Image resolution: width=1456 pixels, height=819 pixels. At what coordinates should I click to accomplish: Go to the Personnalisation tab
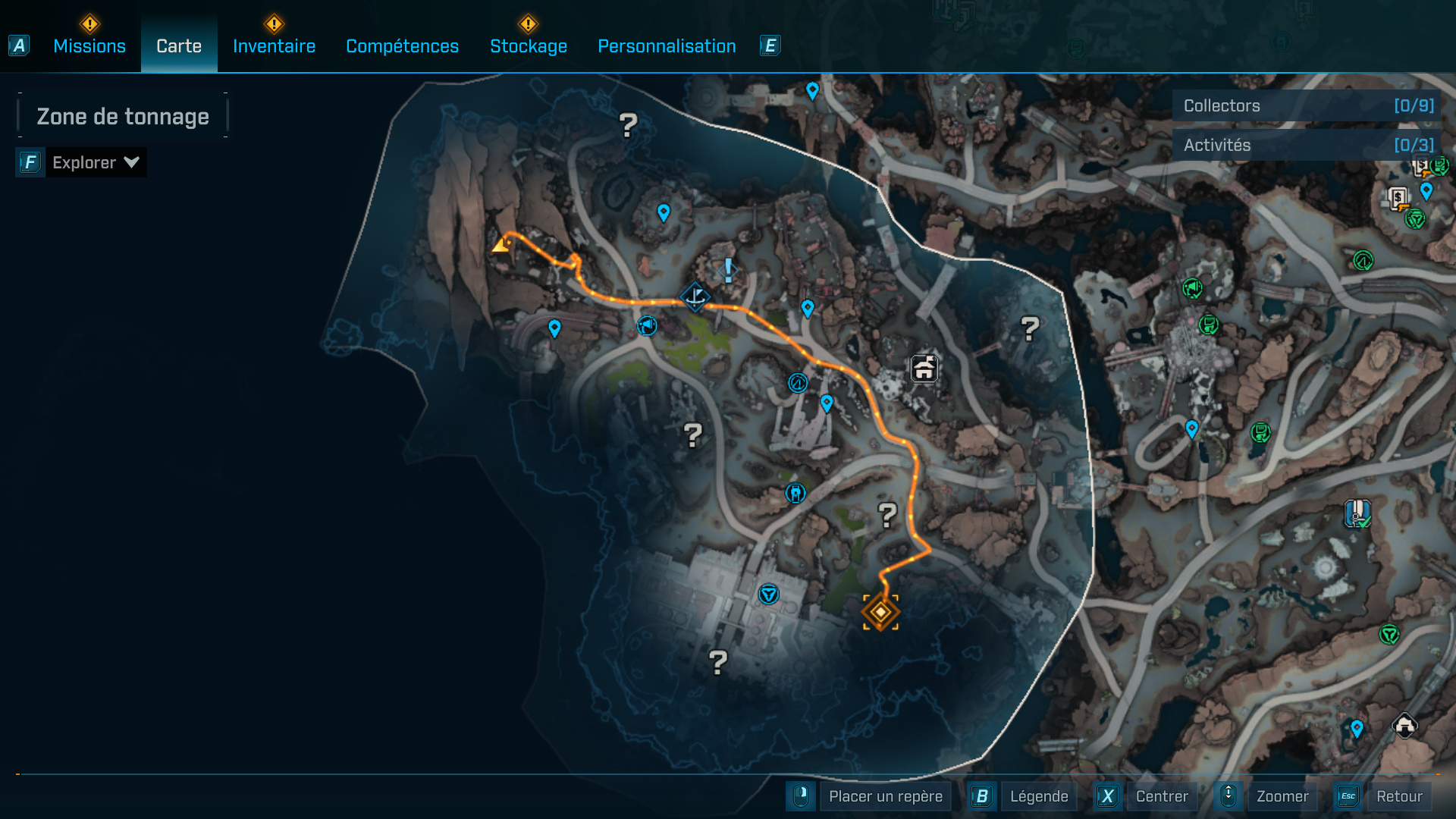point(667,46)
